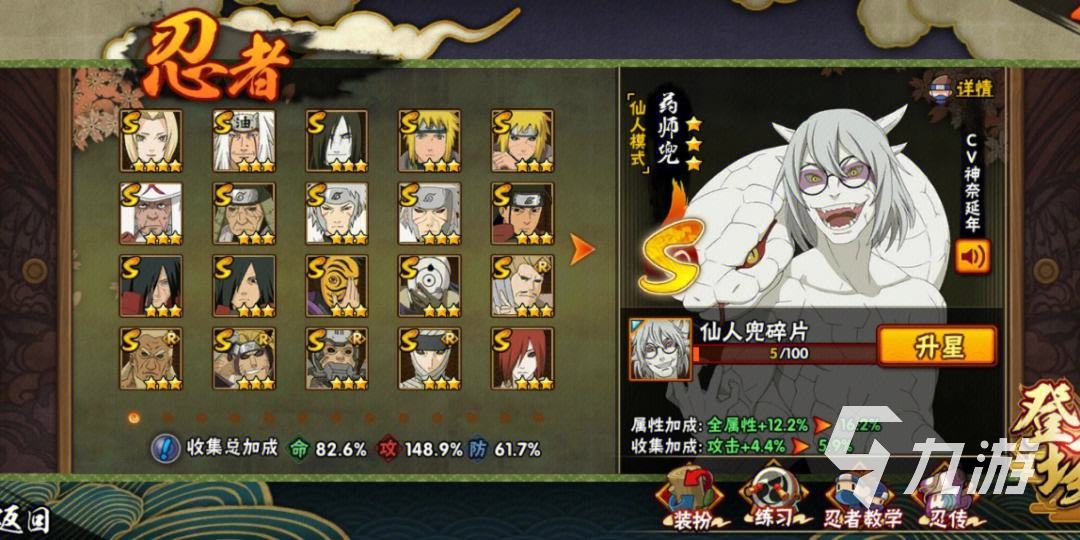The height and width of the screenshot is (540, 1080).
Task: Pick the Orochimaru portrait
Action: (x=336, y=140)
